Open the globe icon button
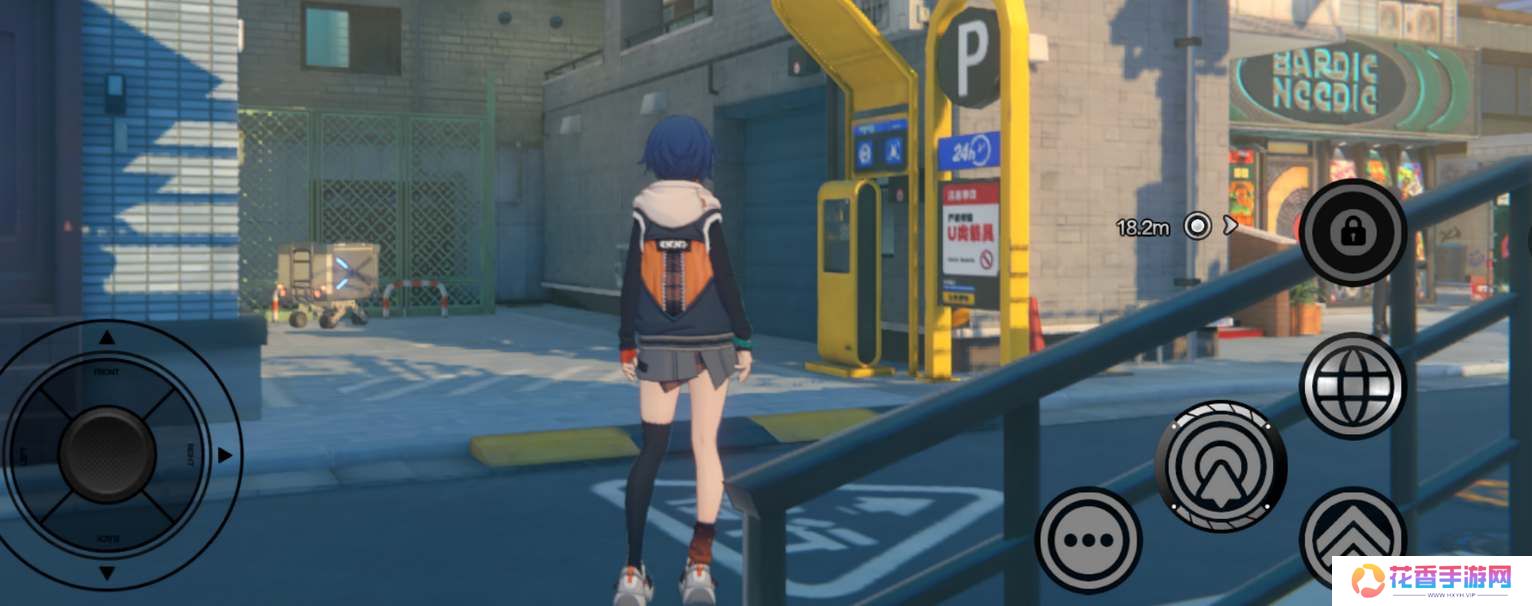 [x=1352, y=386]
